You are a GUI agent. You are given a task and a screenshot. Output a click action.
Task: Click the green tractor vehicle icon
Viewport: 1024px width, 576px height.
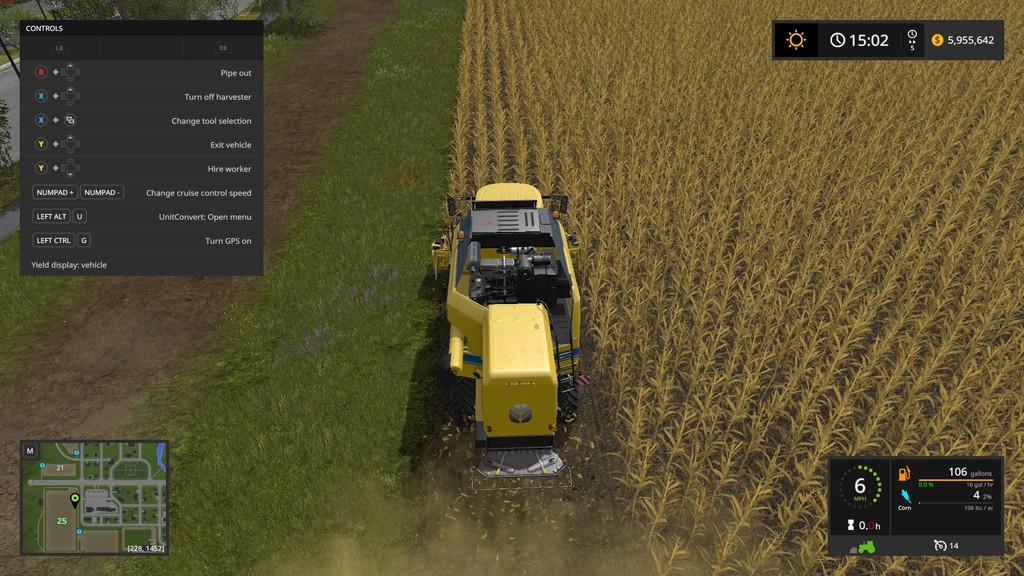pyautogui.click(x=862, y=546)
